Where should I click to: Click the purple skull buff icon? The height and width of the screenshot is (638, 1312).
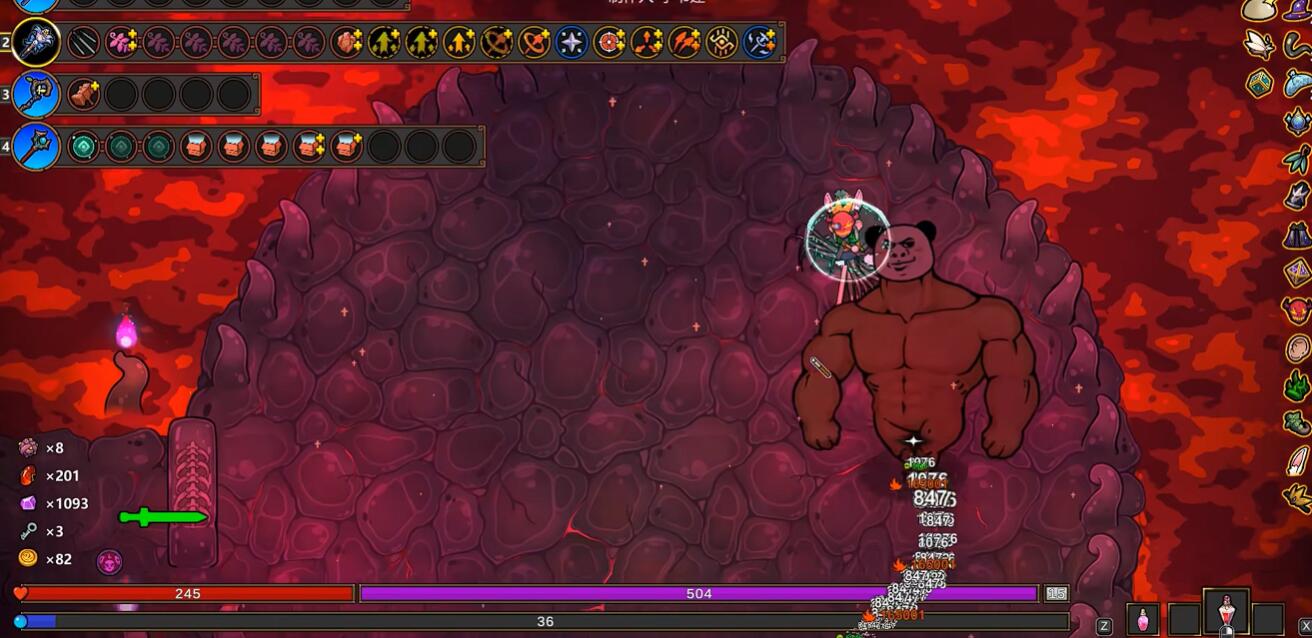pos(109,561)
